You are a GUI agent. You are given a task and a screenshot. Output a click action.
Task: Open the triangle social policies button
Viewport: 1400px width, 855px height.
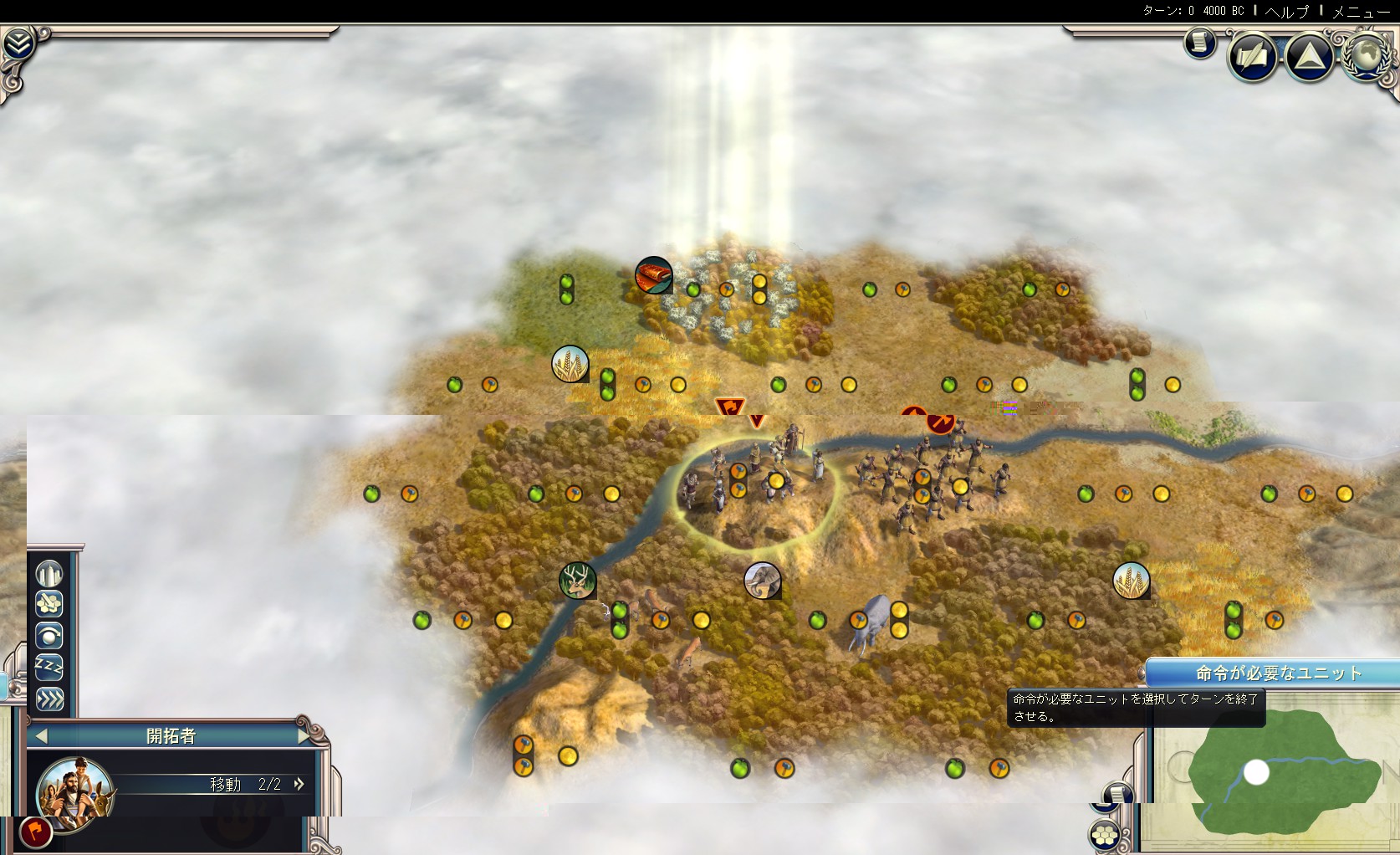click(1309, 56)
